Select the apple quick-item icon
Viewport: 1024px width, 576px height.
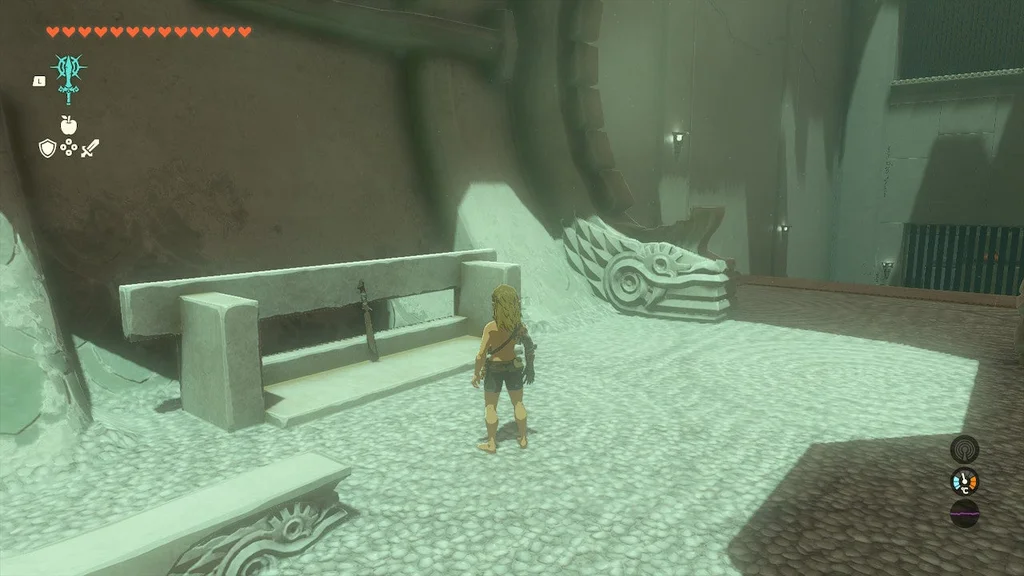[x=68, y=125]
